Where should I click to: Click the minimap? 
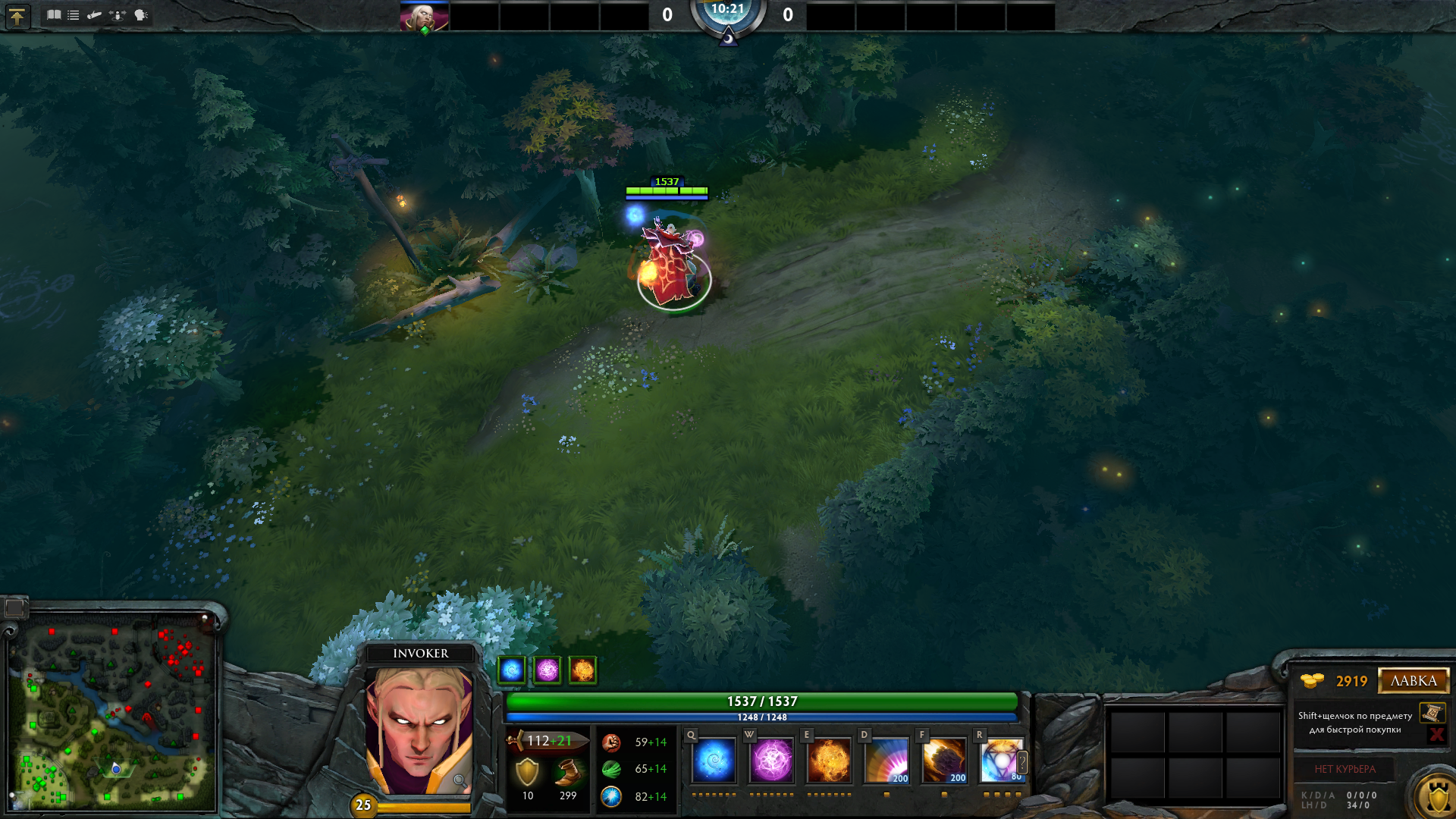(112, 711)
